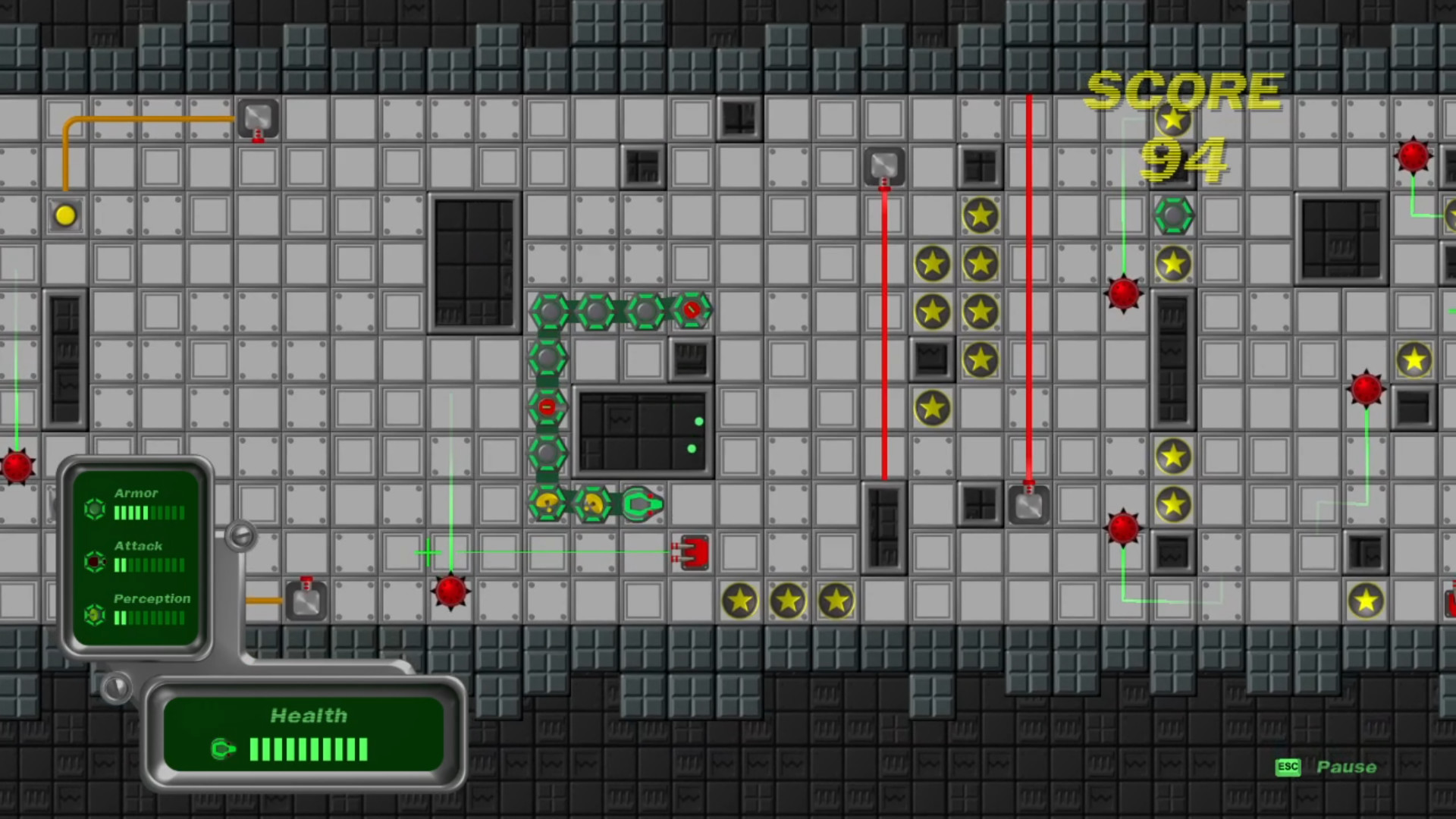Select the green hexagon pickup below the score

(x=1174, y=216)
